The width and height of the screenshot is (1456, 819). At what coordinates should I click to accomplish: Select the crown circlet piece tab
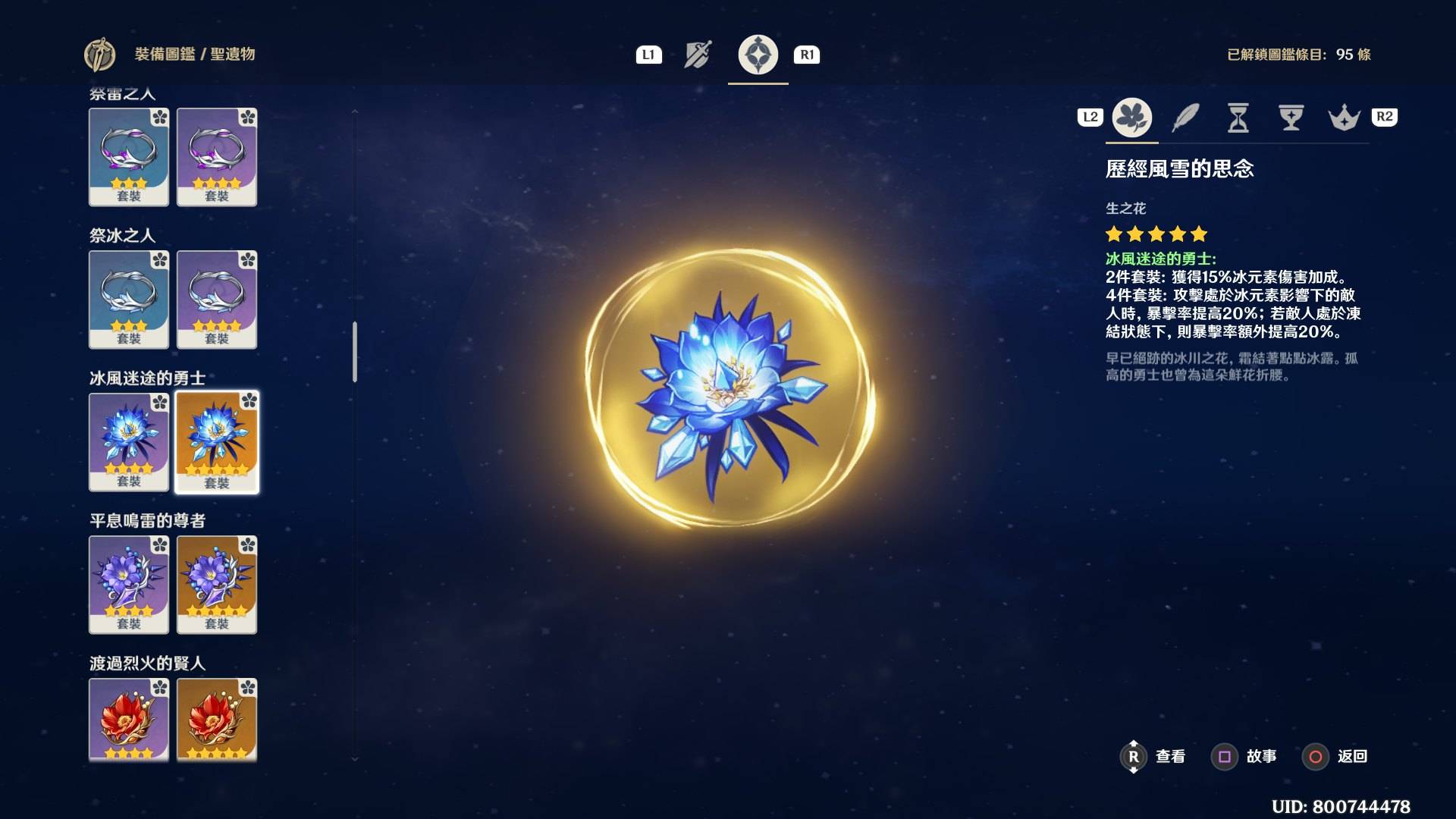coord(1344,118)
